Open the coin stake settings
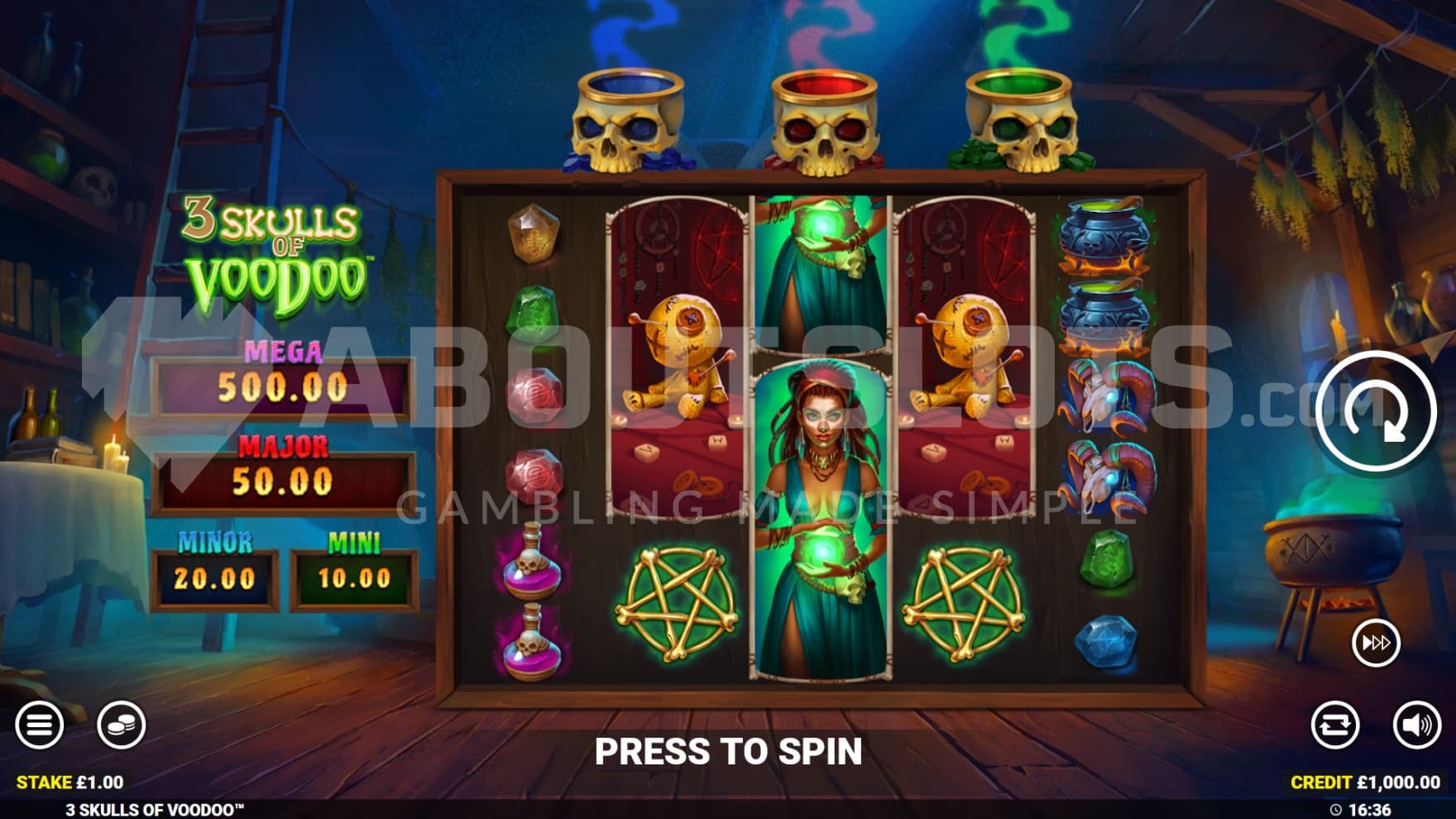Image resolution: width=1456 pixels, height=819 pixels. [121, 726]
